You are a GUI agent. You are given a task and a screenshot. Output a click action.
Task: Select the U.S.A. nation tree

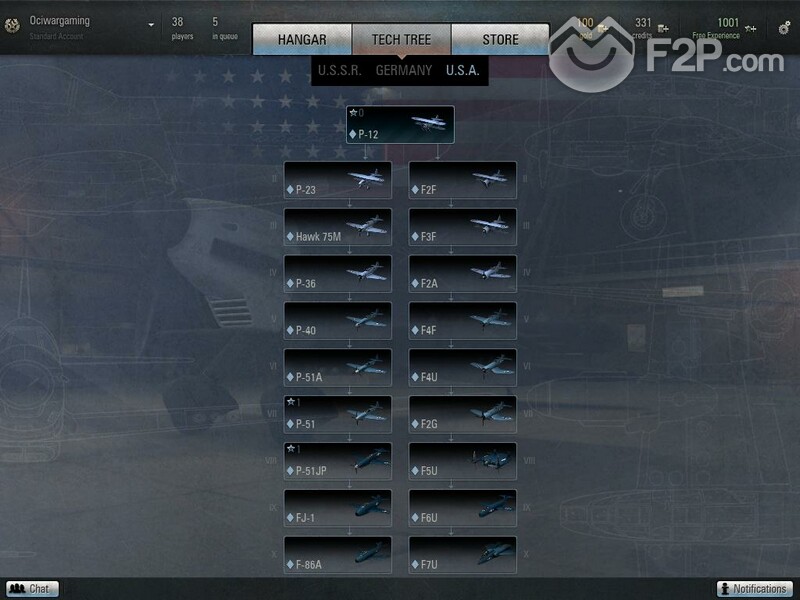click(462, 71)
